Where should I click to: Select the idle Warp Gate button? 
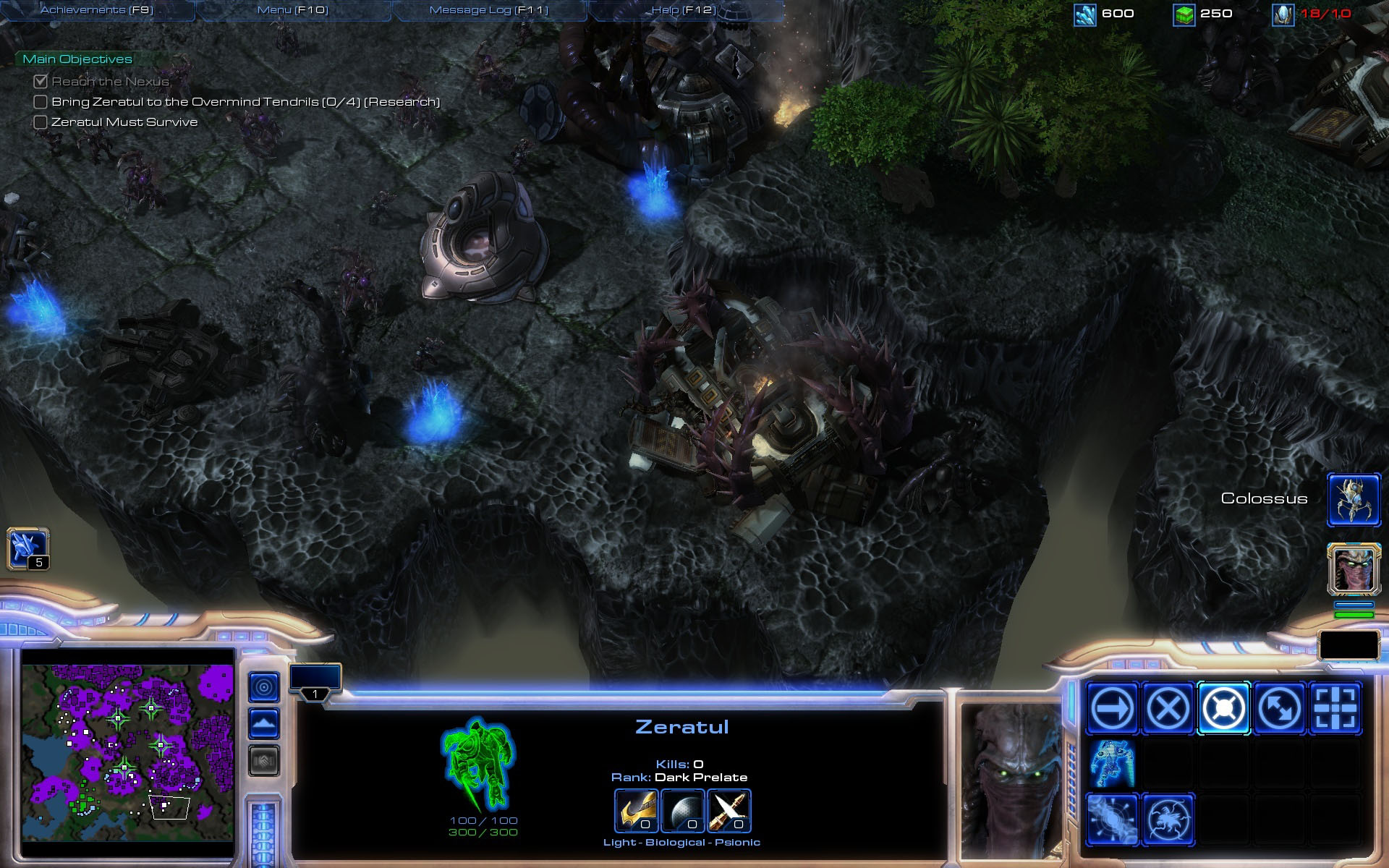click(x=27, y=548)
